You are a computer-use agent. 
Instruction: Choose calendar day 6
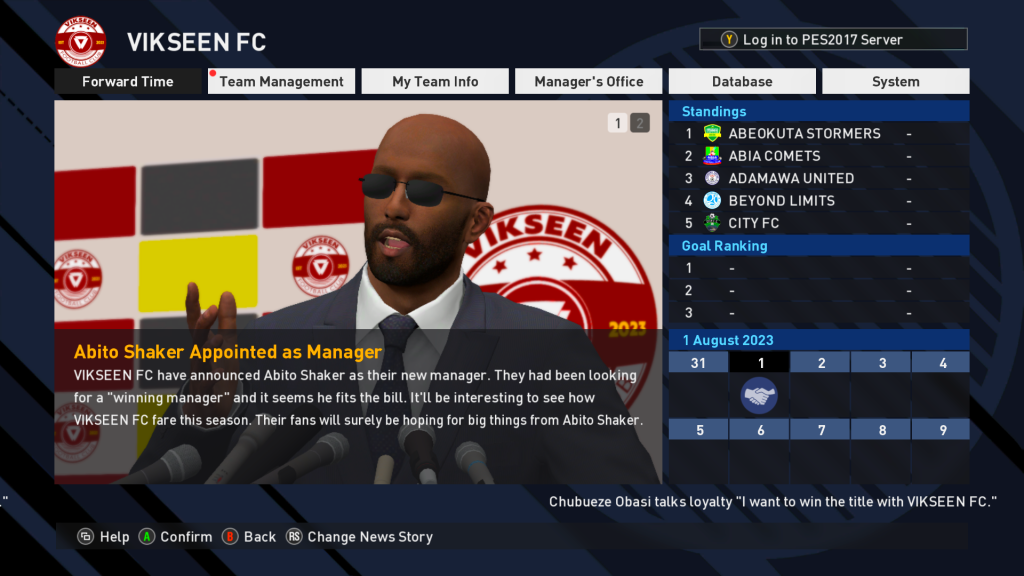tap(759, 430)
